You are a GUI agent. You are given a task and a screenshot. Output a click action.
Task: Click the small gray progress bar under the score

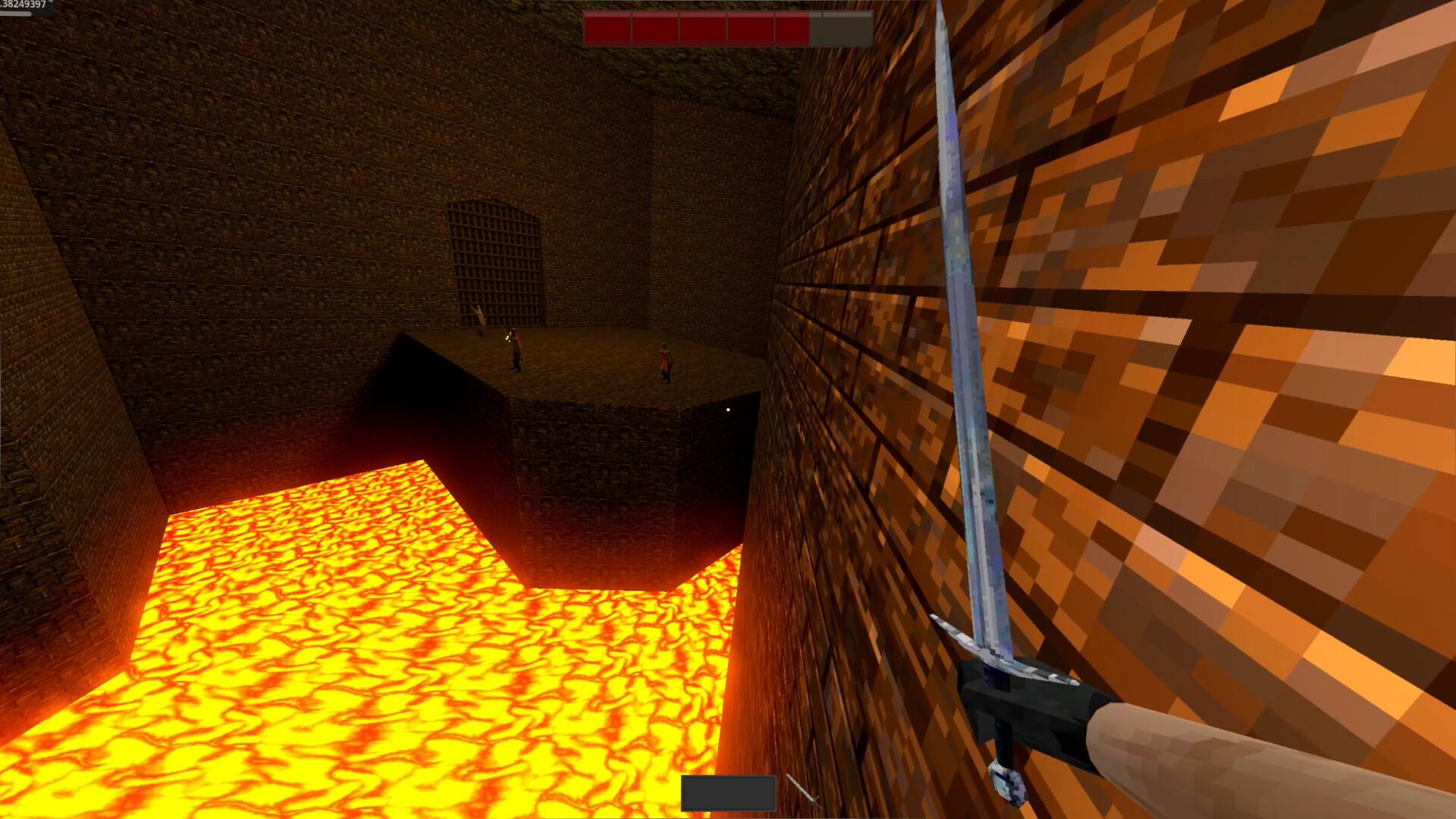tap(14, 14)
